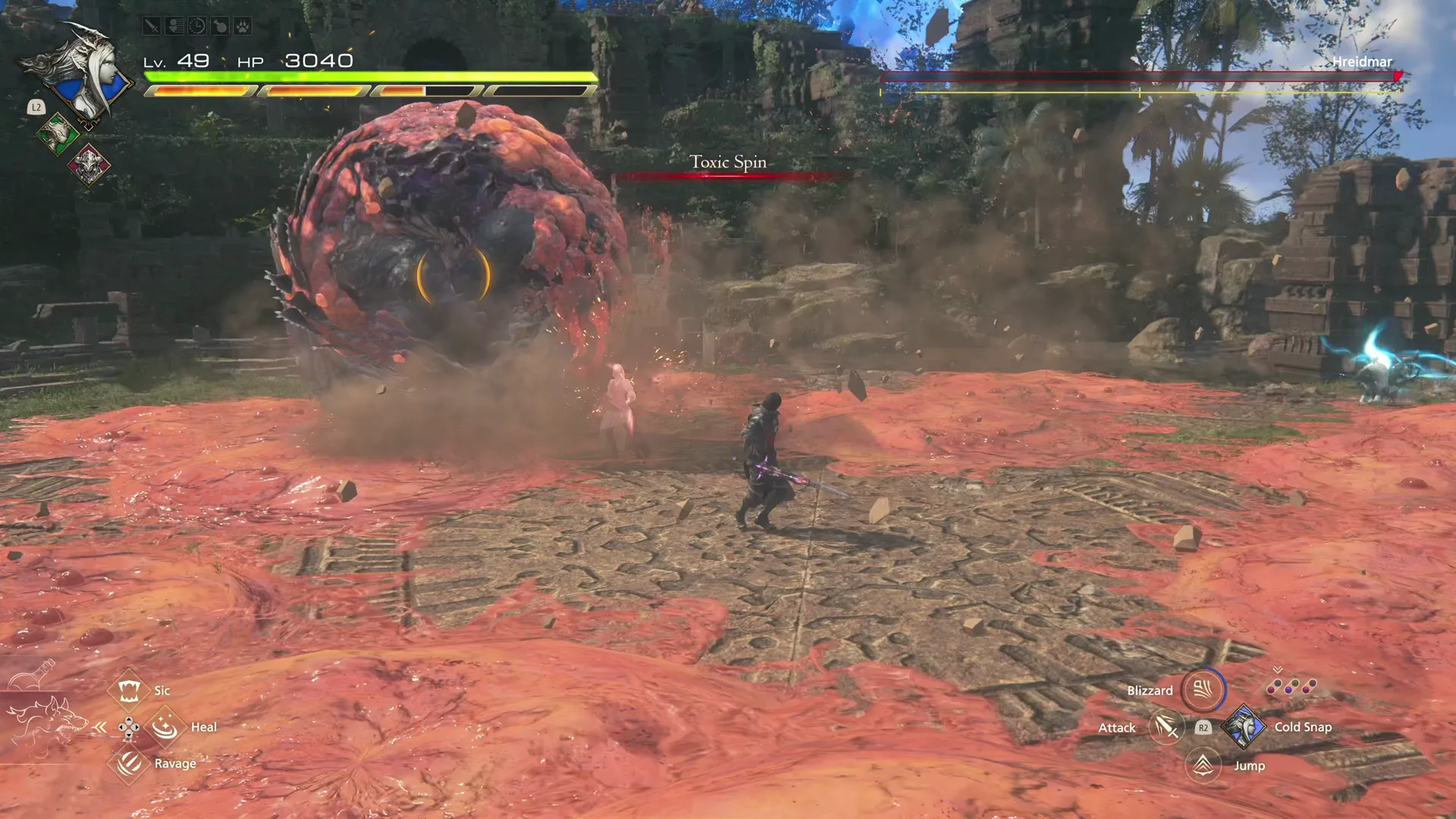The image size is (1456, 819).
Task: Open the d-pad command wheel icon
Action: (129, 726)
